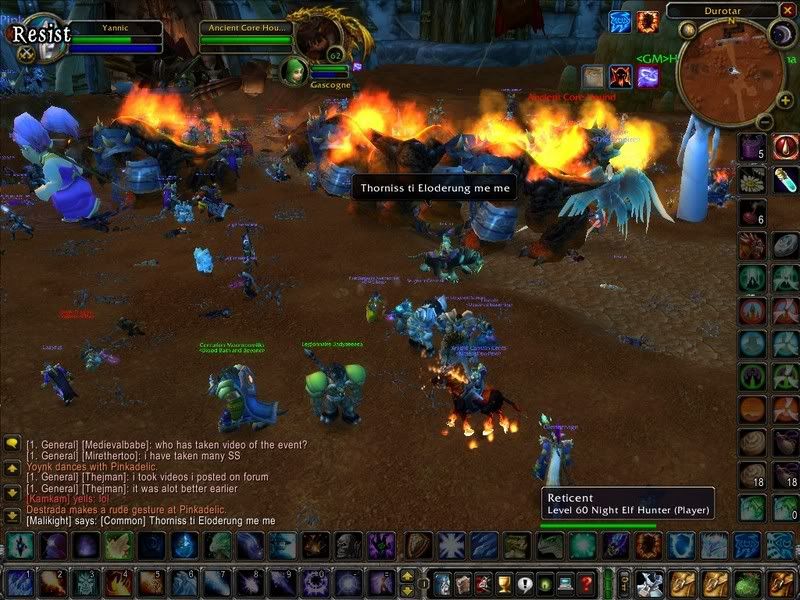Use the blue potion vial item
The height and width of the screenshot is (600, 800).
tap(784, 180)
